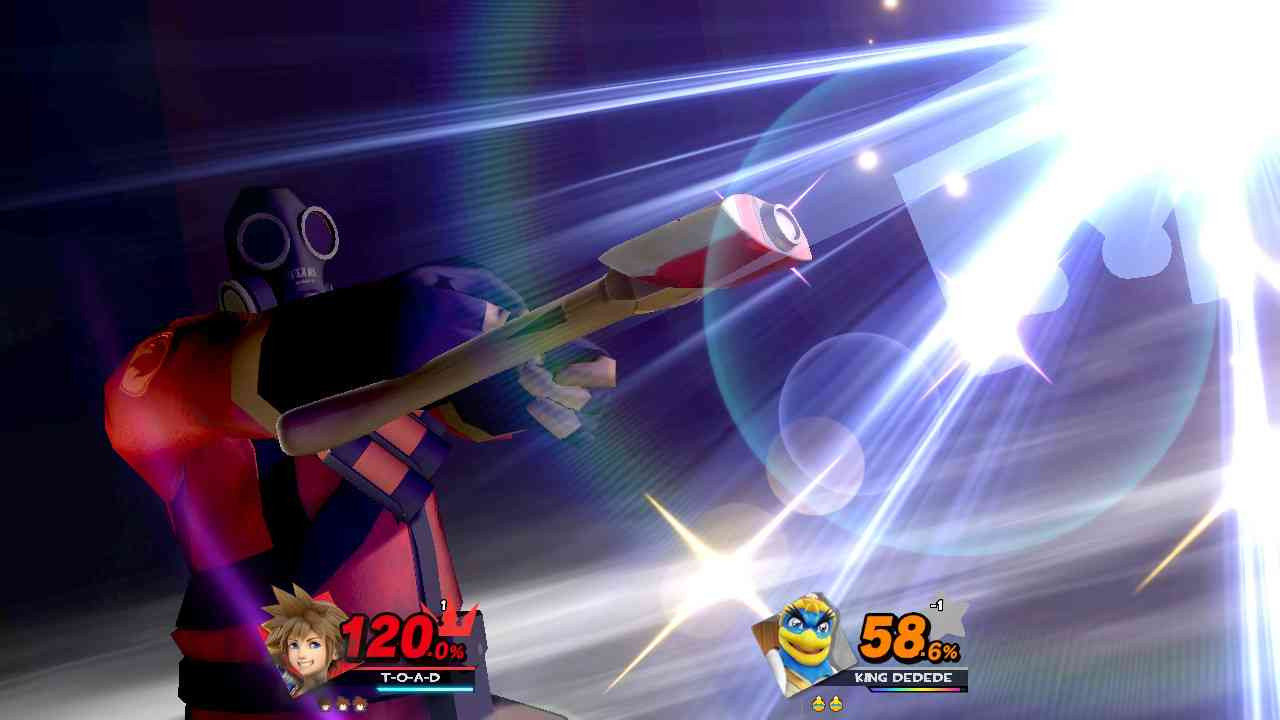Select the first King Dedede stock icon

(818, 703)
